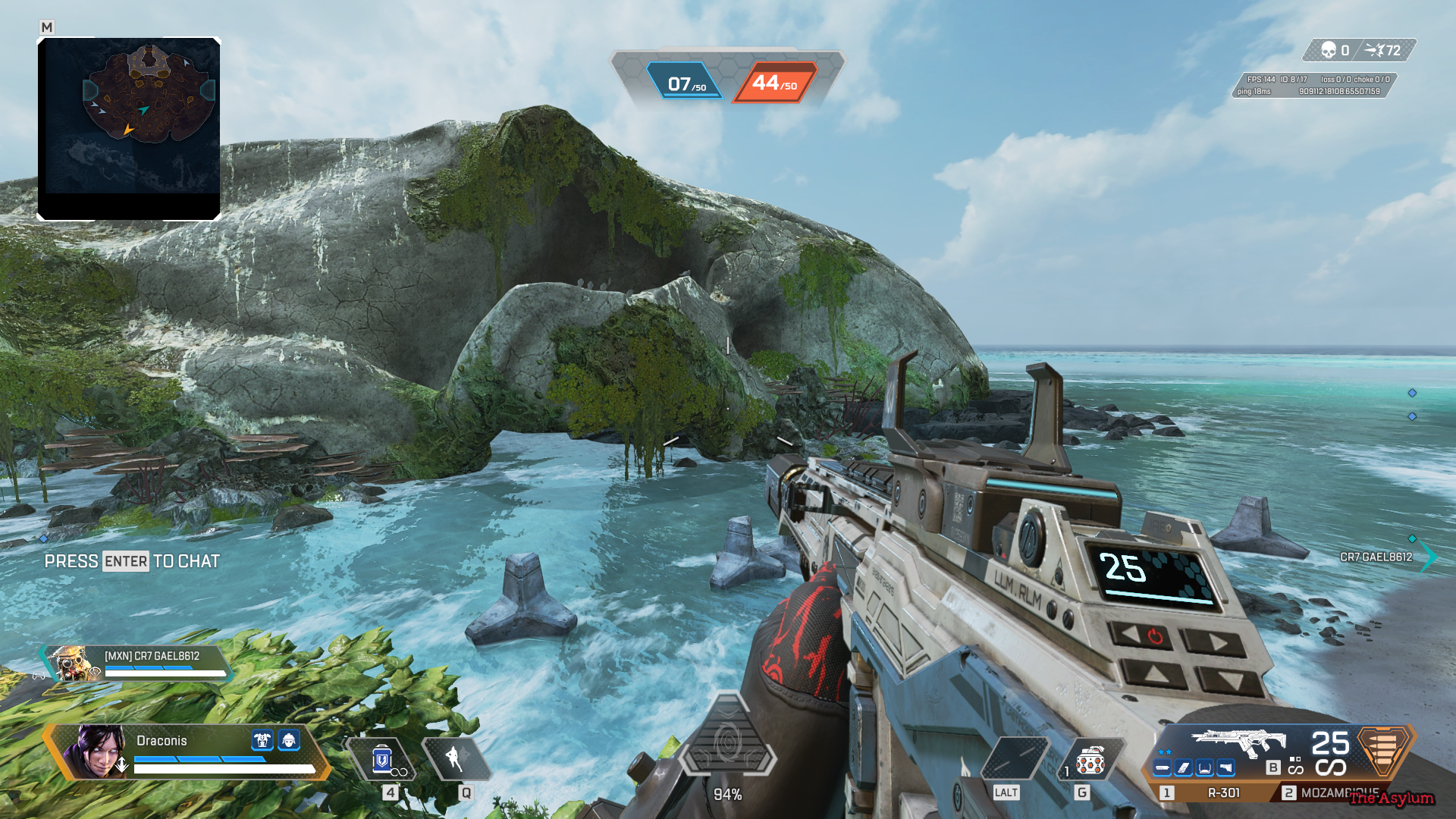This screenshot has height=819, width=1456.
Task: Select the barrel attachment slot
Action: [1163, 768]
